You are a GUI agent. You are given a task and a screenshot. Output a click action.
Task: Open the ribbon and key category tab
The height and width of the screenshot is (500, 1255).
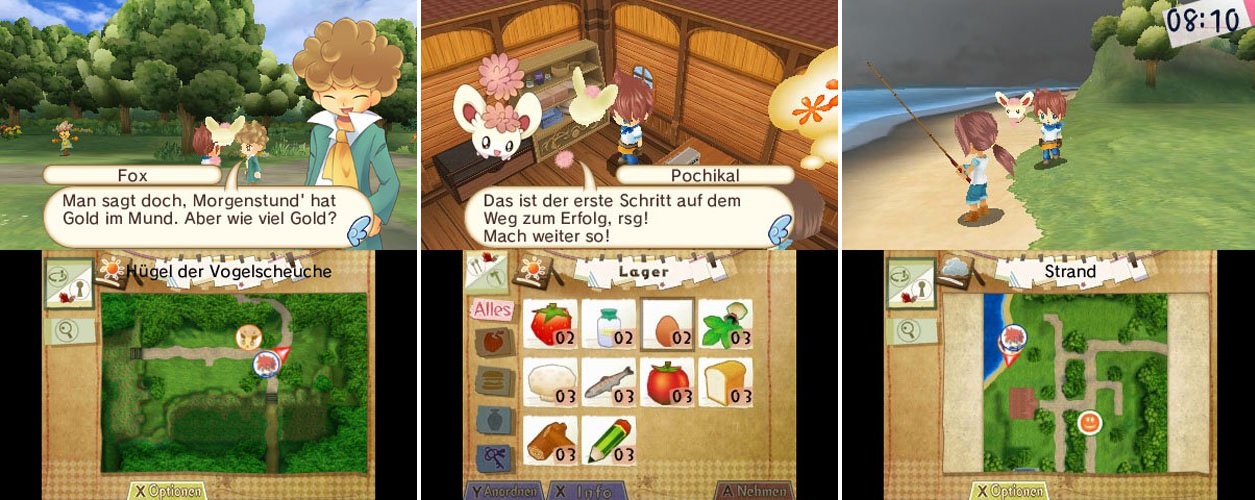[494, 456]
